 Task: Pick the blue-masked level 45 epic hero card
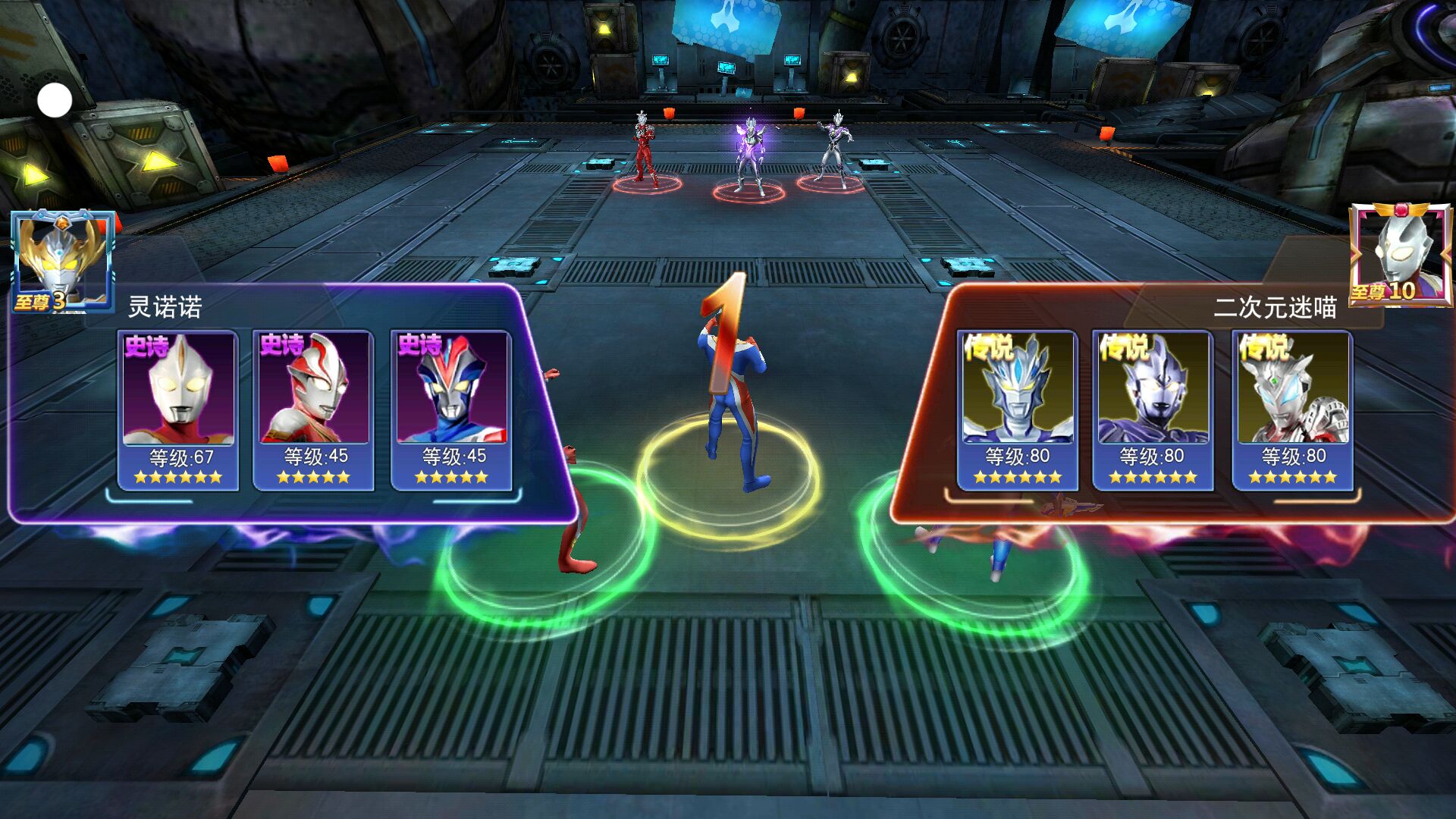[x=451, y=409]
